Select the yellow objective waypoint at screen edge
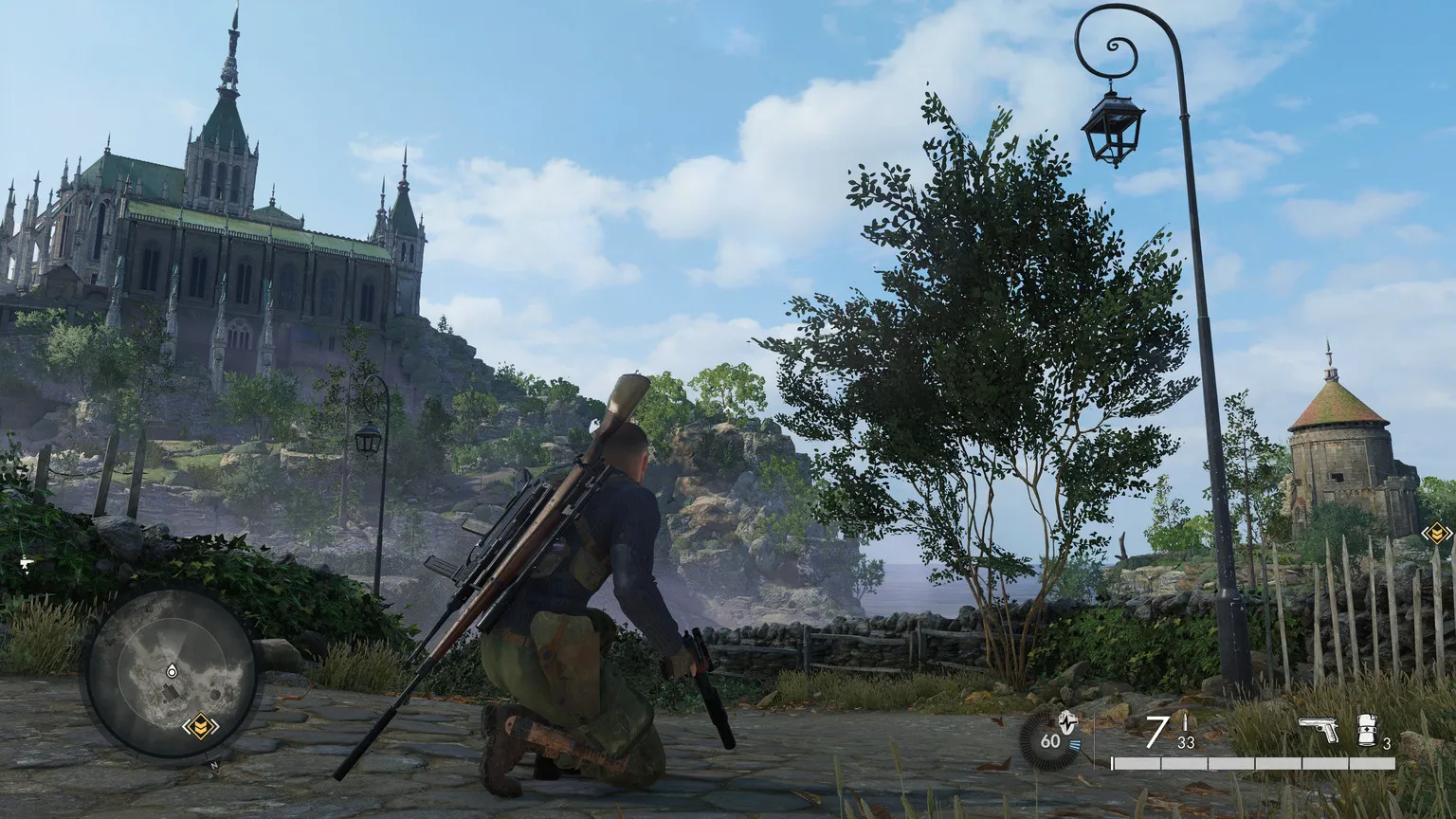The image size is (1456, 819). [x=1437, y=534]
